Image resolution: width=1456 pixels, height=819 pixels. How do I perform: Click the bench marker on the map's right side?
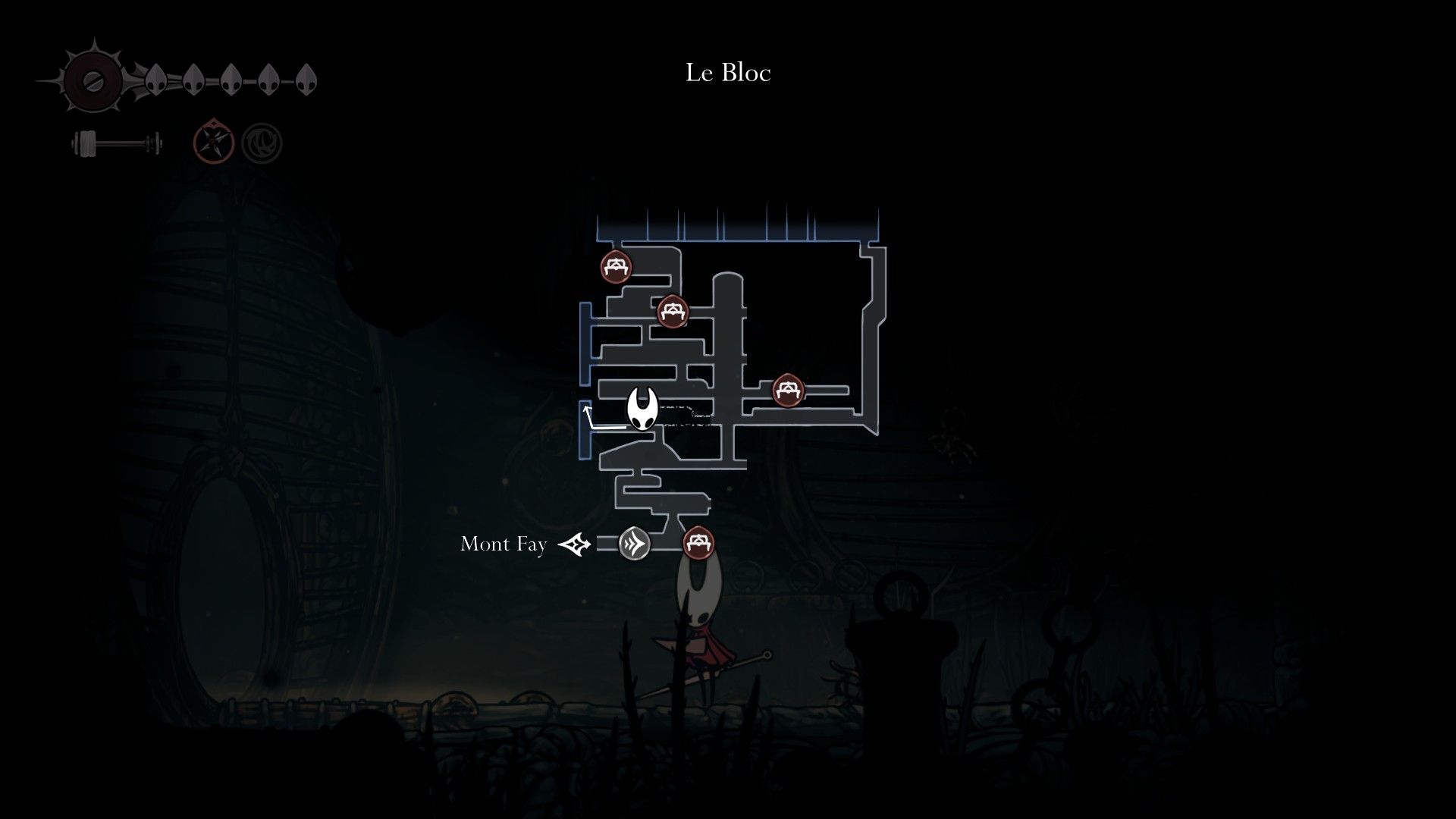789,388
